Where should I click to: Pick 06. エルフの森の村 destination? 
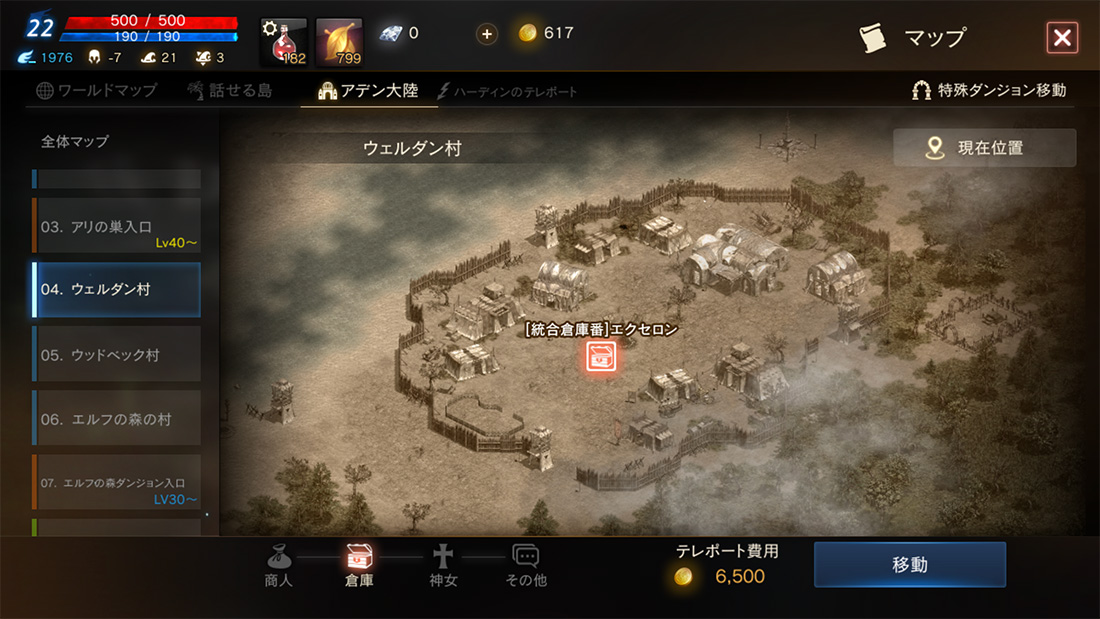click(116, 420)
